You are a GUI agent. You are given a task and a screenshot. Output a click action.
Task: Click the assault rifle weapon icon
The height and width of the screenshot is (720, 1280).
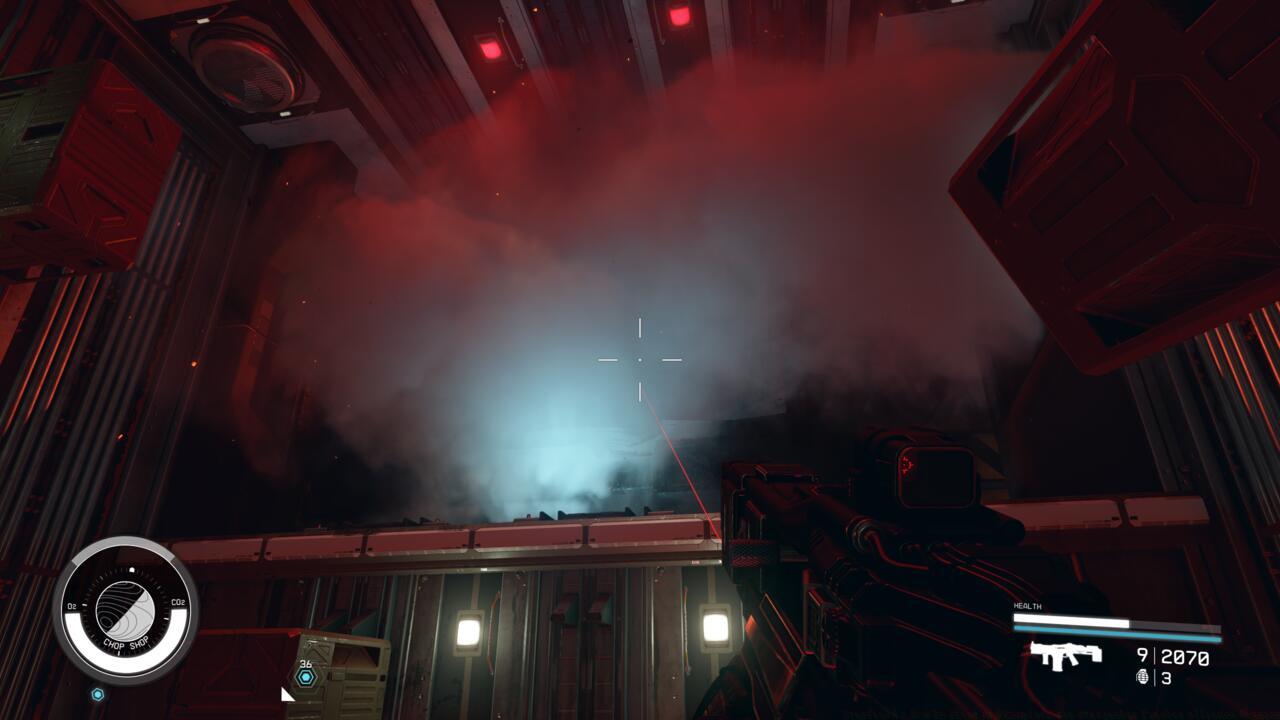point(1065,654)
